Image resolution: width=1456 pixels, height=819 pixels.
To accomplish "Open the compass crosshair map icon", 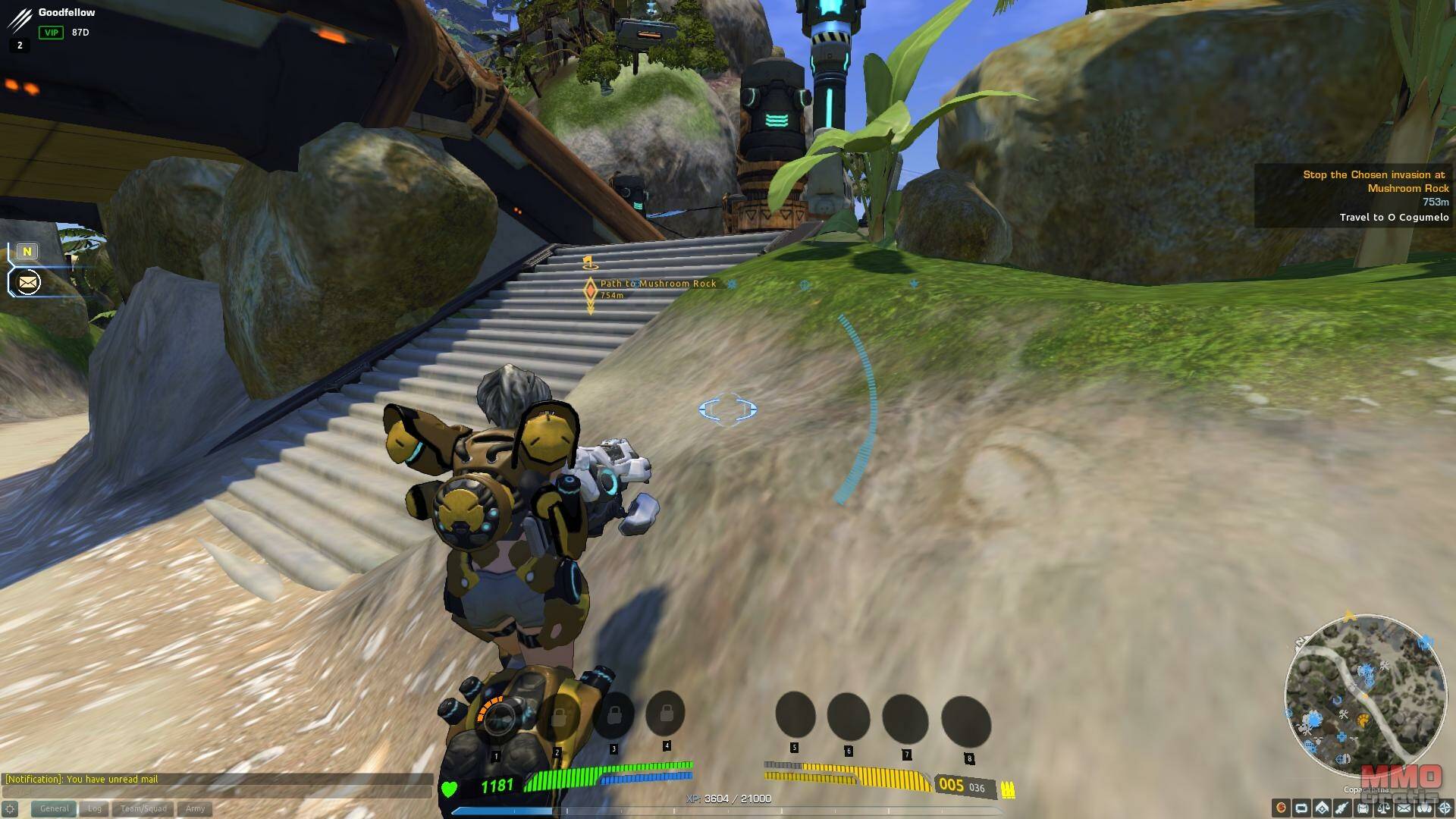I will 1445,808.
